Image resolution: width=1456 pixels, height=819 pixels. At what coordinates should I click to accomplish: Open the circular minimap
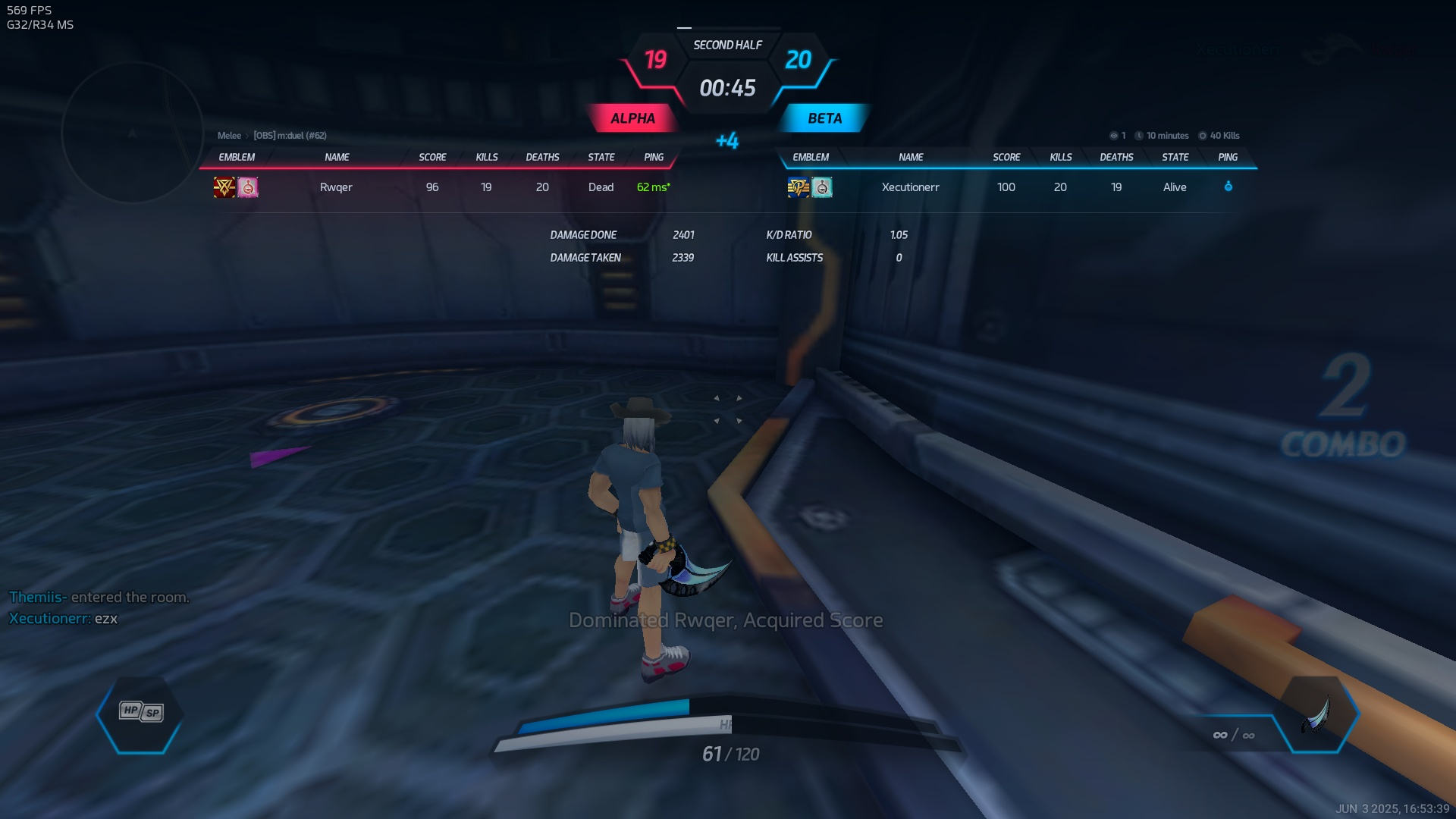[133, 133]
